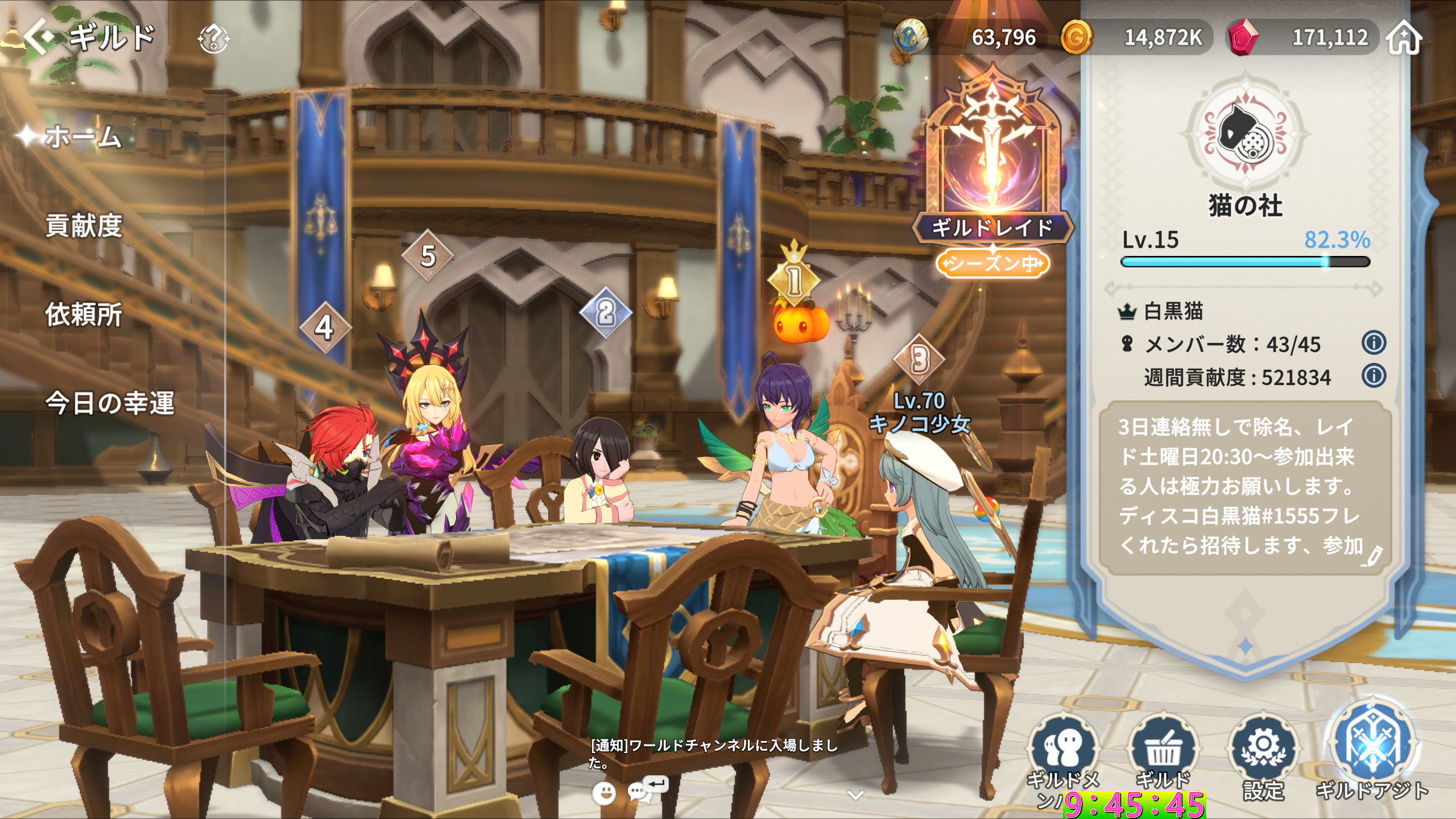Edit the guild notice with pencil icon
The width and height of the screenshot is (1456, 819).
point(1371,557)
